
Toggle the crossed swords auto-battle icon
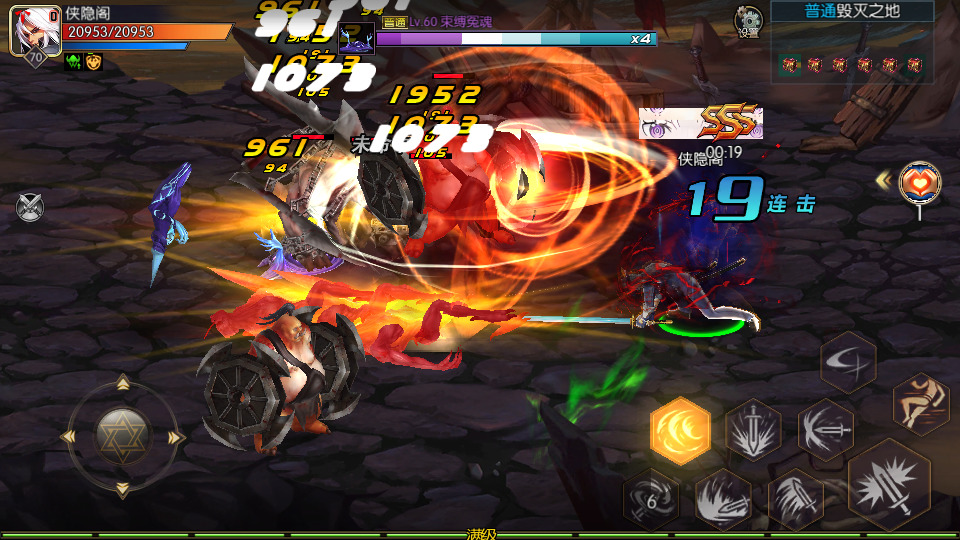[30, 207]
